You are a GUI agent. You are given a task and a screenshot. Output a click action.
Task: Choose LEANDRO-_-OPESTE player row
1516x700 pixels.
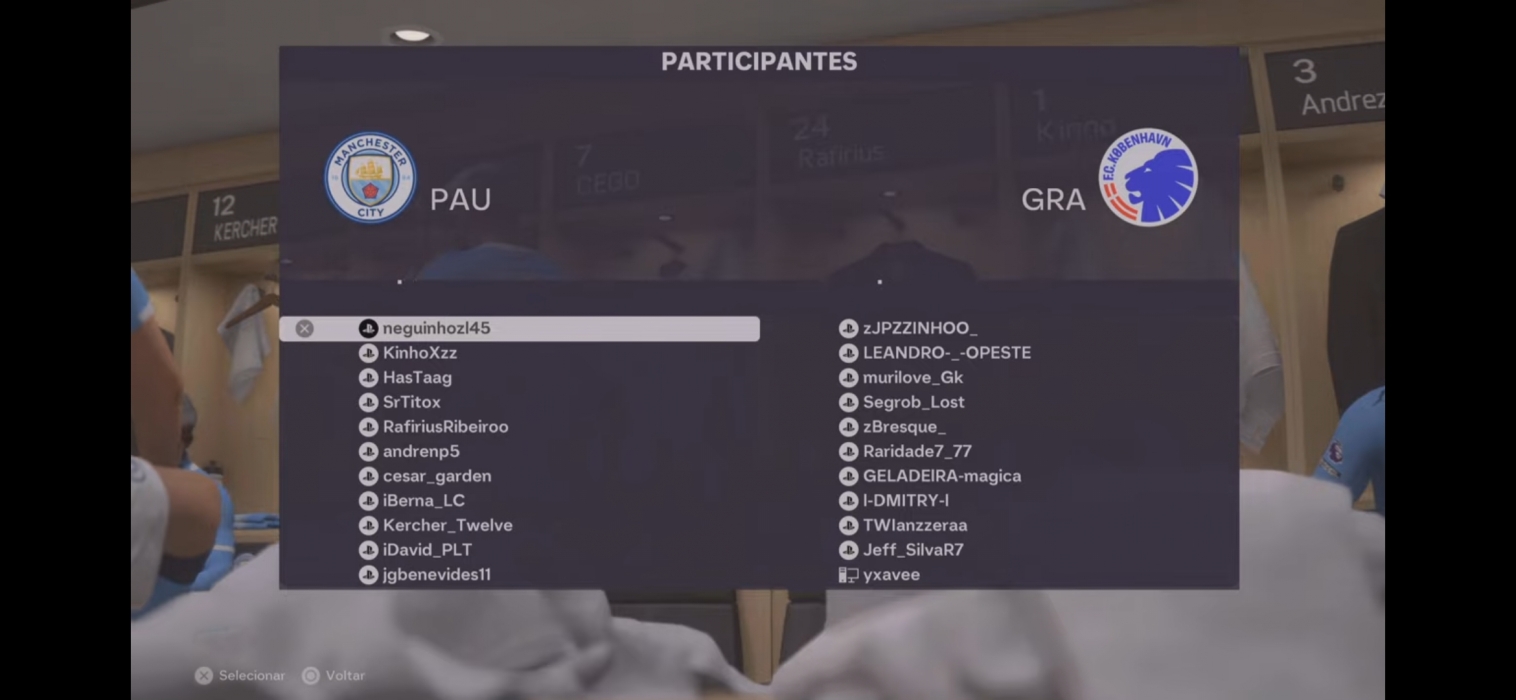946,353
